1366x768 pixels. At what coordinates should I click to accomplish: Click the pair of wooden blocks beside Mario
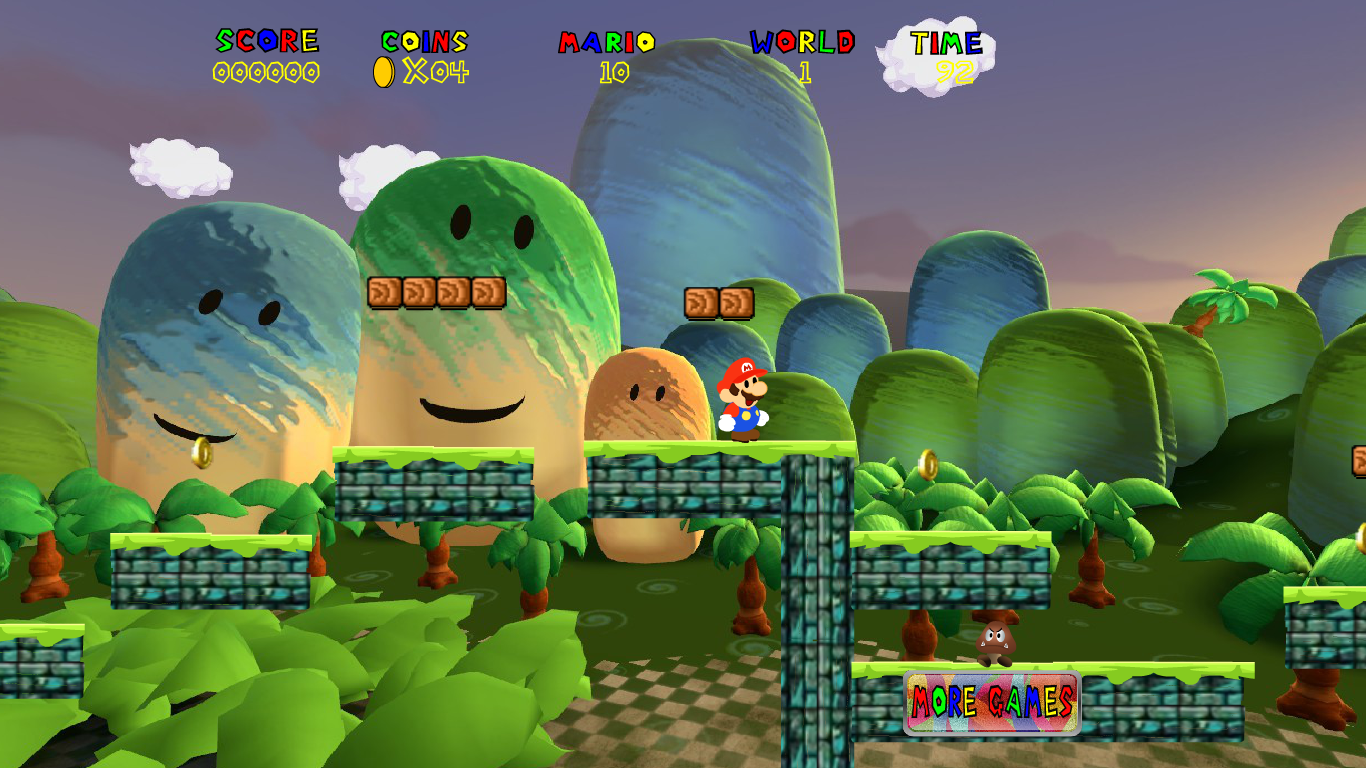(x=718, y=300)
